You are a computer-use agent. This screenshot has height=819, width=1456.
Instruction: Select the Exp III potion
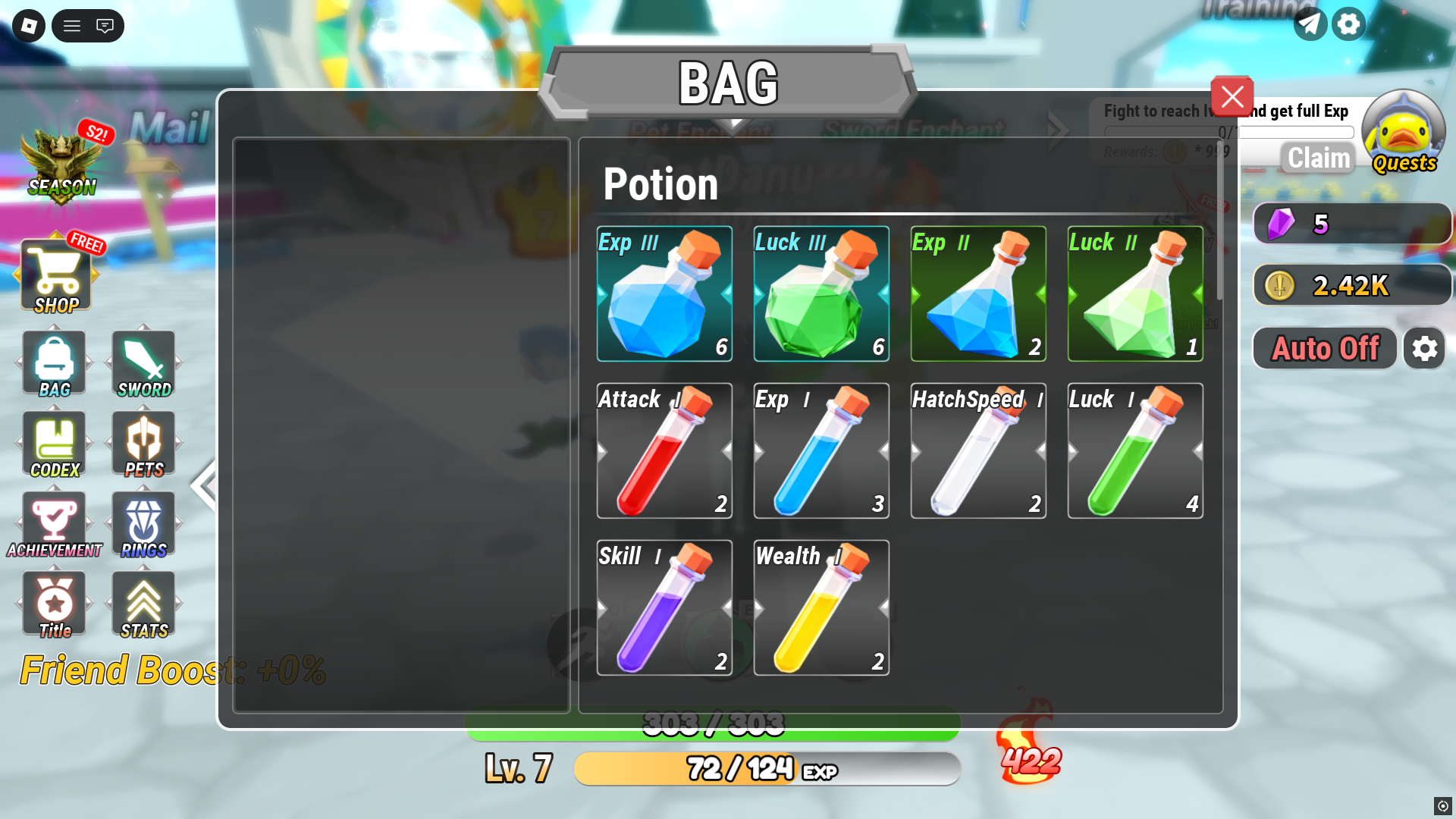pos(664,293)
